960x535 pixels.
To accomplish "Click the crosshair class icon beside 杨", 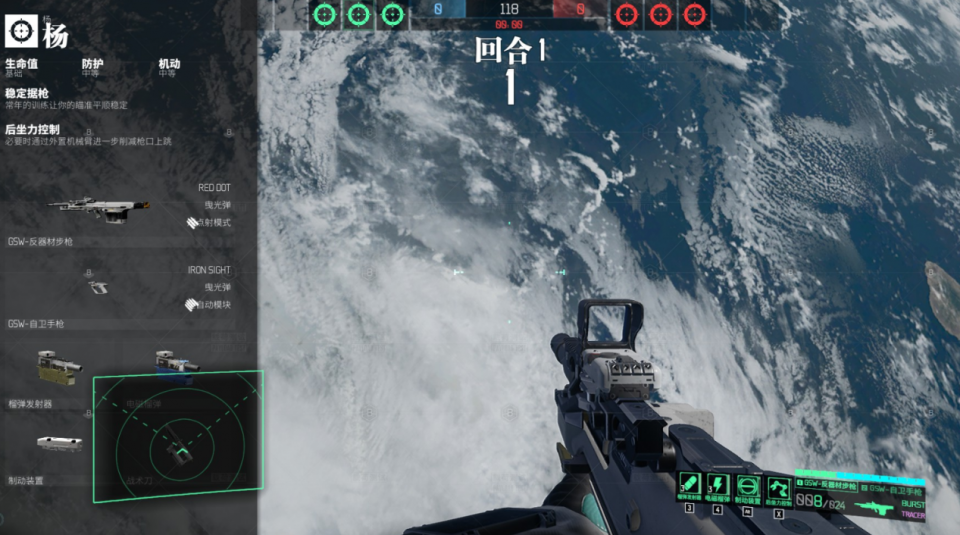I will tap(20, 31).
